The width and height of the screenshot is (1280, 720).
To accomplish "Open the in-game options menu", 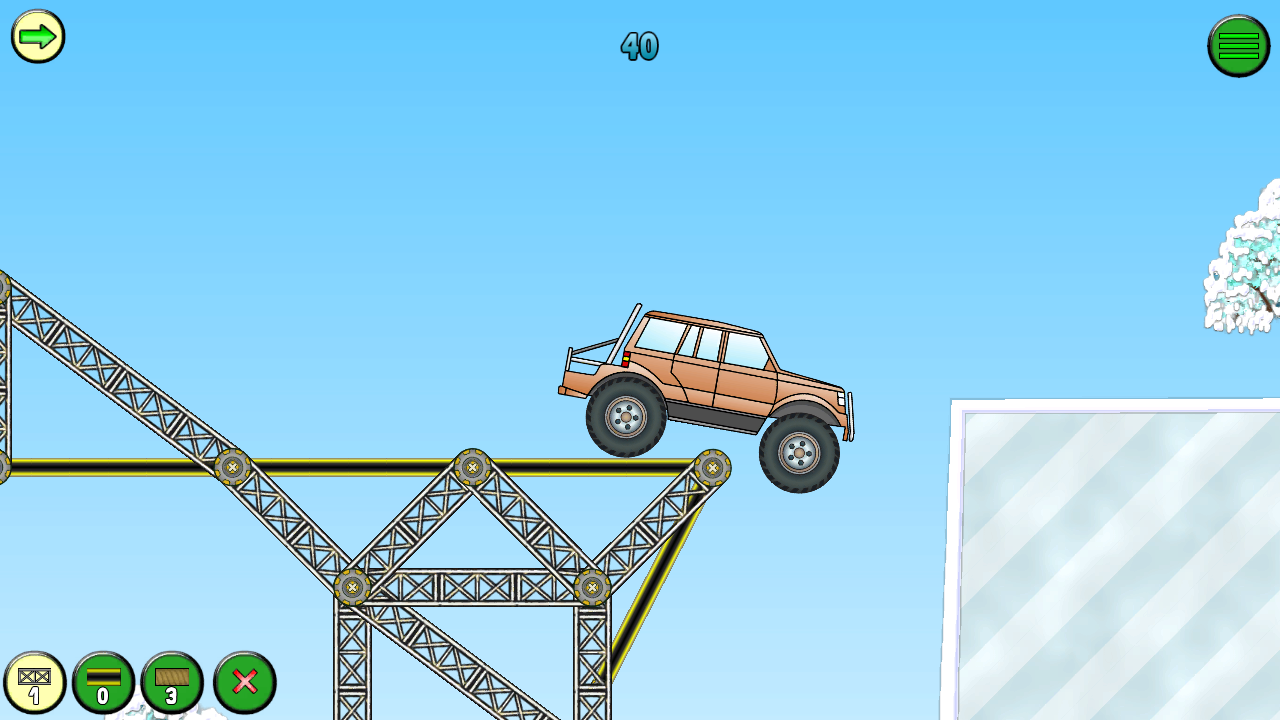I will (1239, 45).
